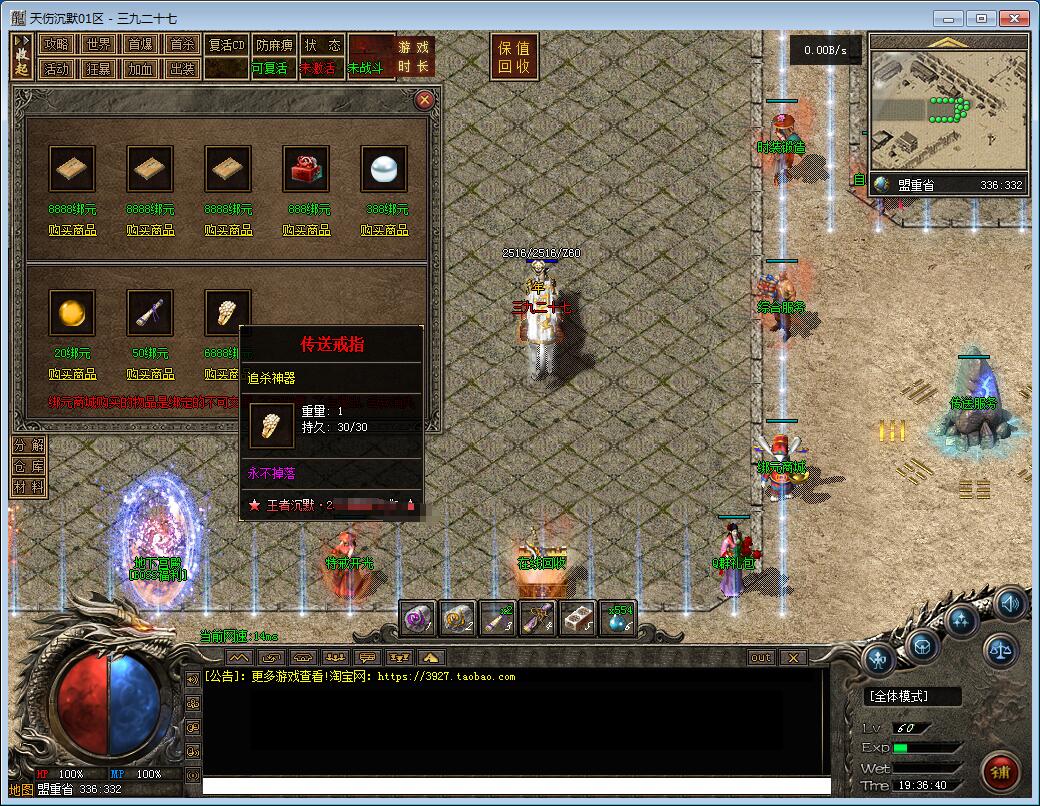Open the 攻略 guide menu
The image size is (1040, 806).
coord(56,45)
